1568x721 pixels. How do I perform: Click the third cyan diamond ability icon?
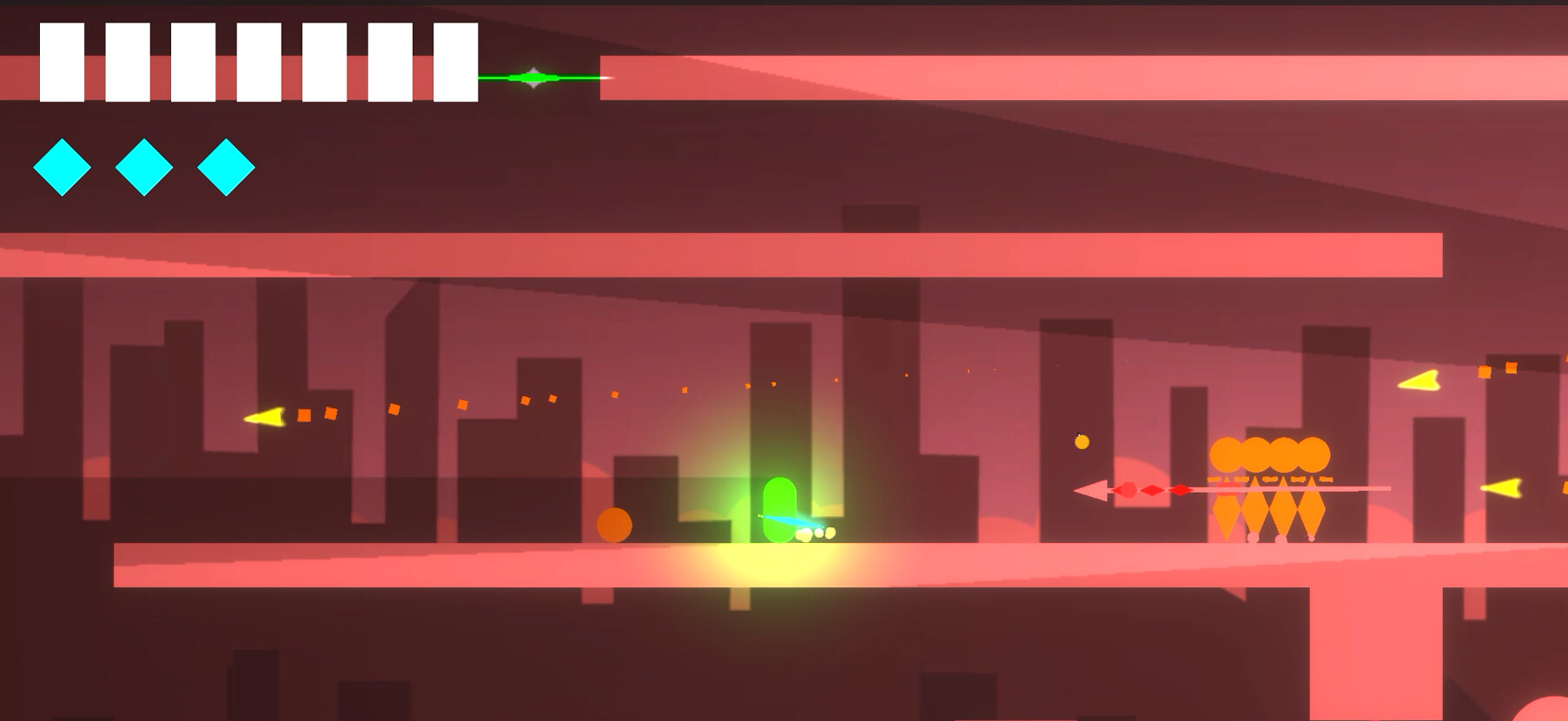point(223,165)
